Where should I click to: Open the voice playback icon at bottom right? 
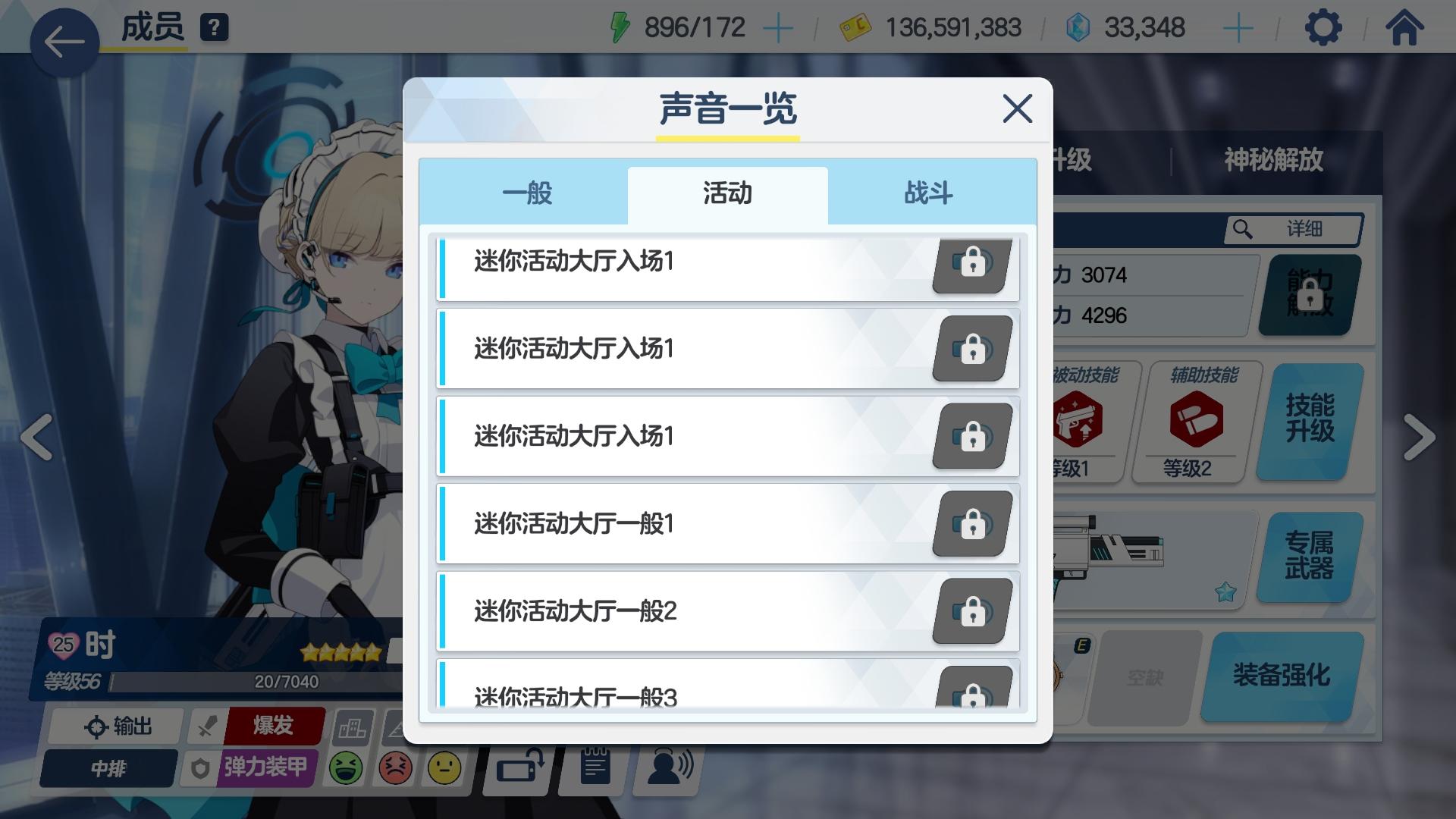666,768
